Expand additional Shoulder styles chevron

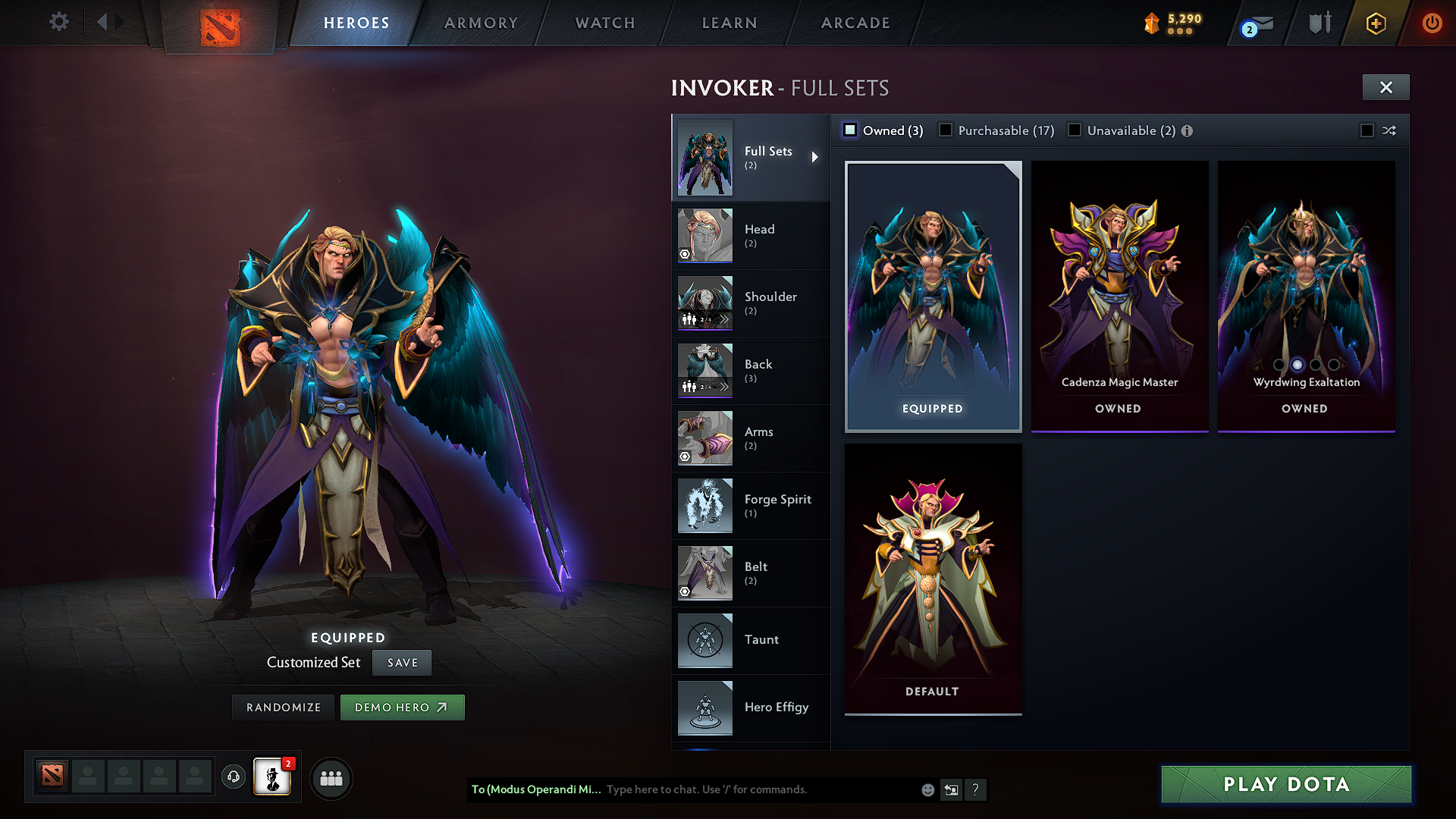725,318
